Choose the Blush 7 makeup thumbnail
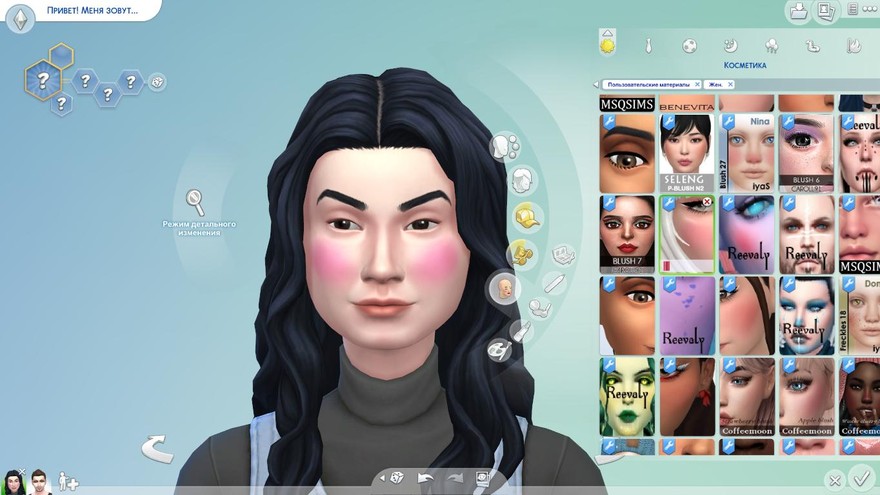The width and height of the screenshot is (880, 495). pyautogui.click(x=627, y=234)
